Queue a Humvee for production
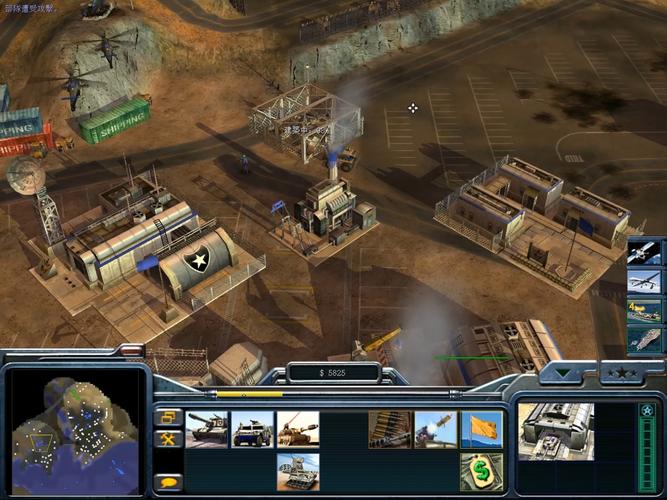The image size is (667, 500). pos(253,429)
